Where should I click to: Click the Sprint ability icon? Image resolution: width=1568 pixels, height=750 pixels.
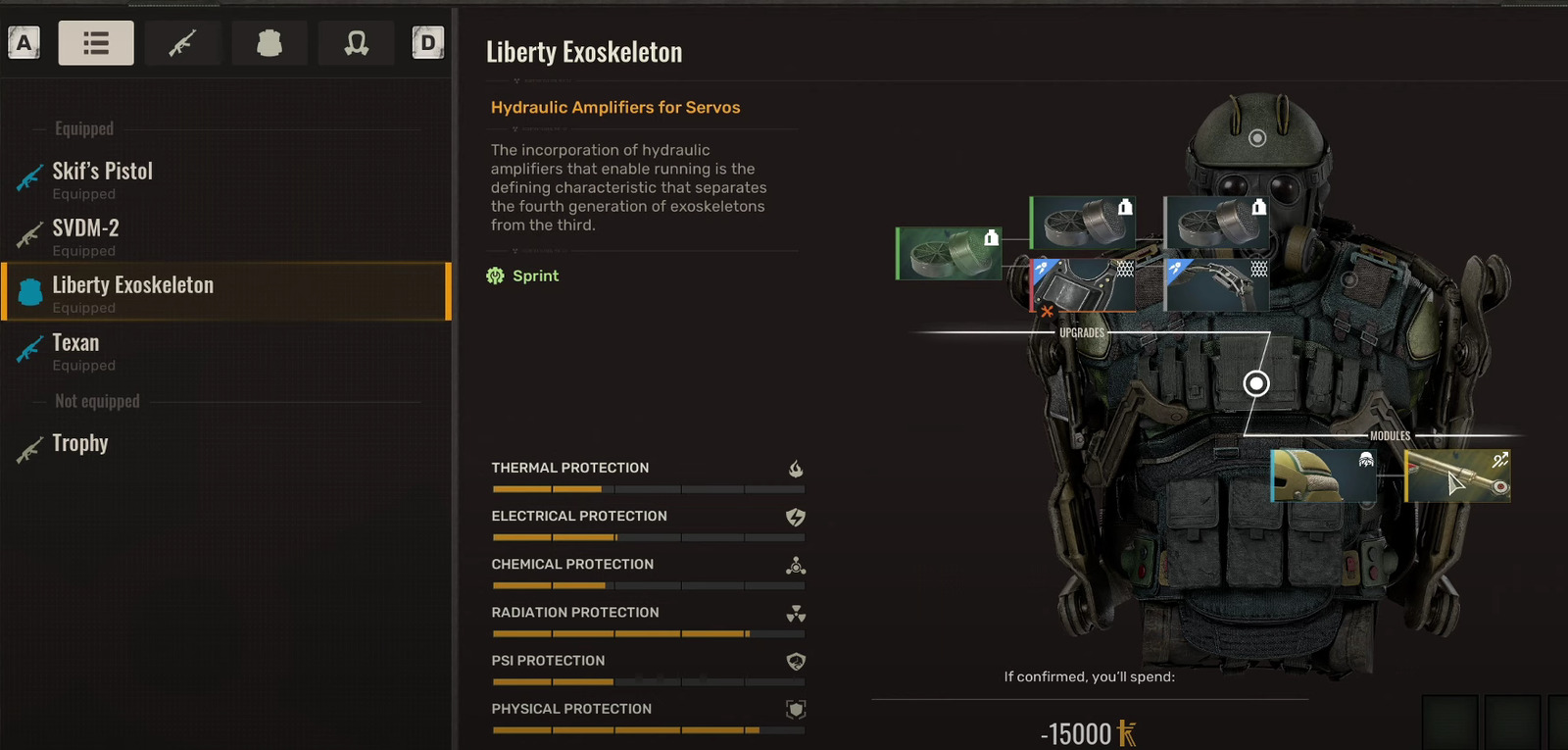click(x=496, y=275)
